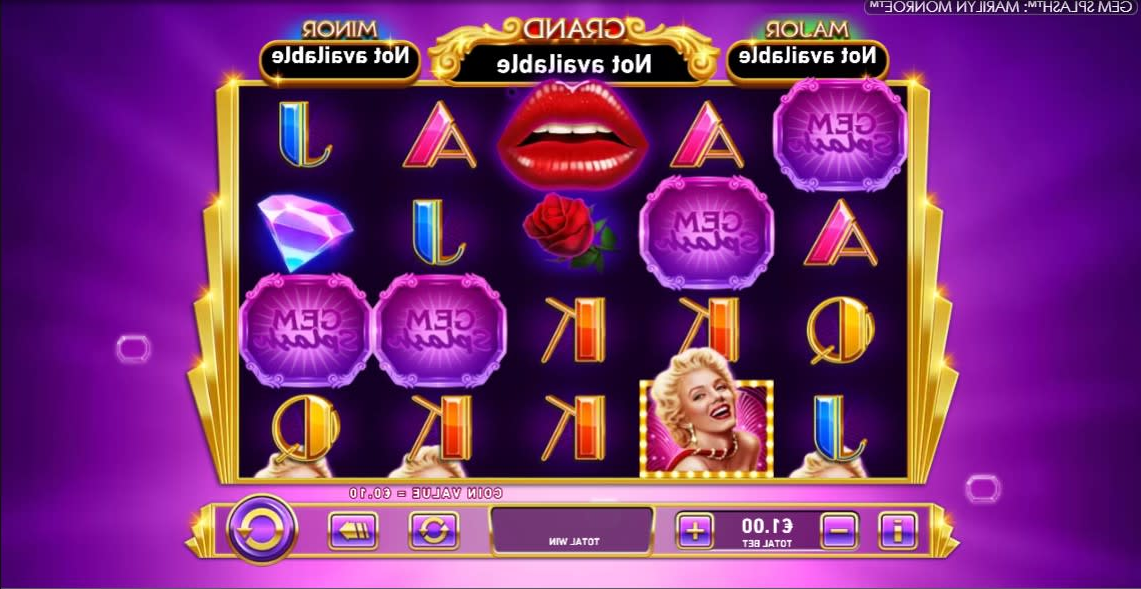Spin the reels with the round purple button
The height and width of the screenshot is (589, 1141).
click(262, 529)
